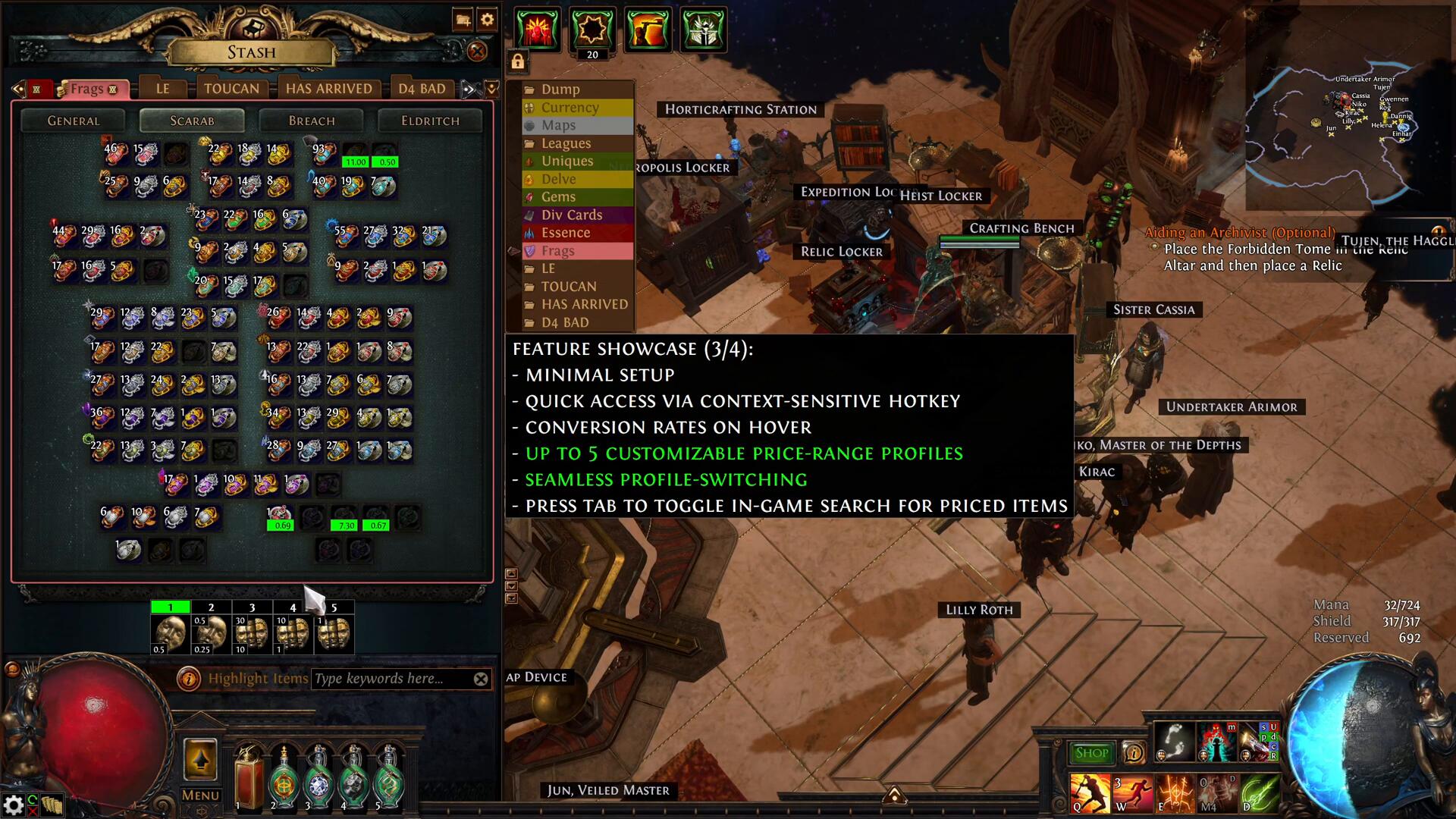Use the flask in slot 1
Screen dimensions: 1456x819
pos(247,777)
